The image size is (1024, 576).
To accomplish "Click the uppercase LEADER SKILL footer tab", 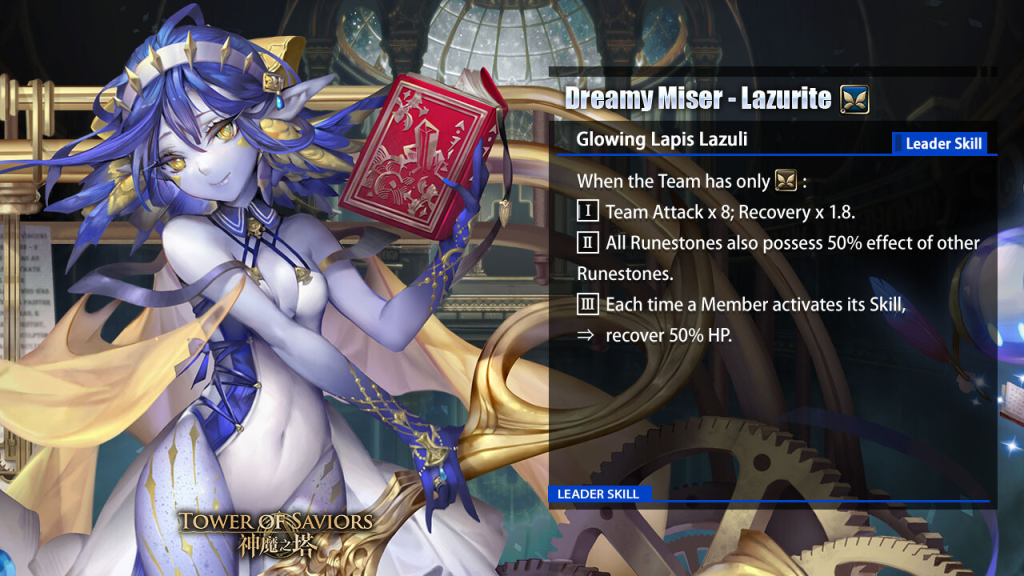I will pyautogui.click(x=598, y=494).
